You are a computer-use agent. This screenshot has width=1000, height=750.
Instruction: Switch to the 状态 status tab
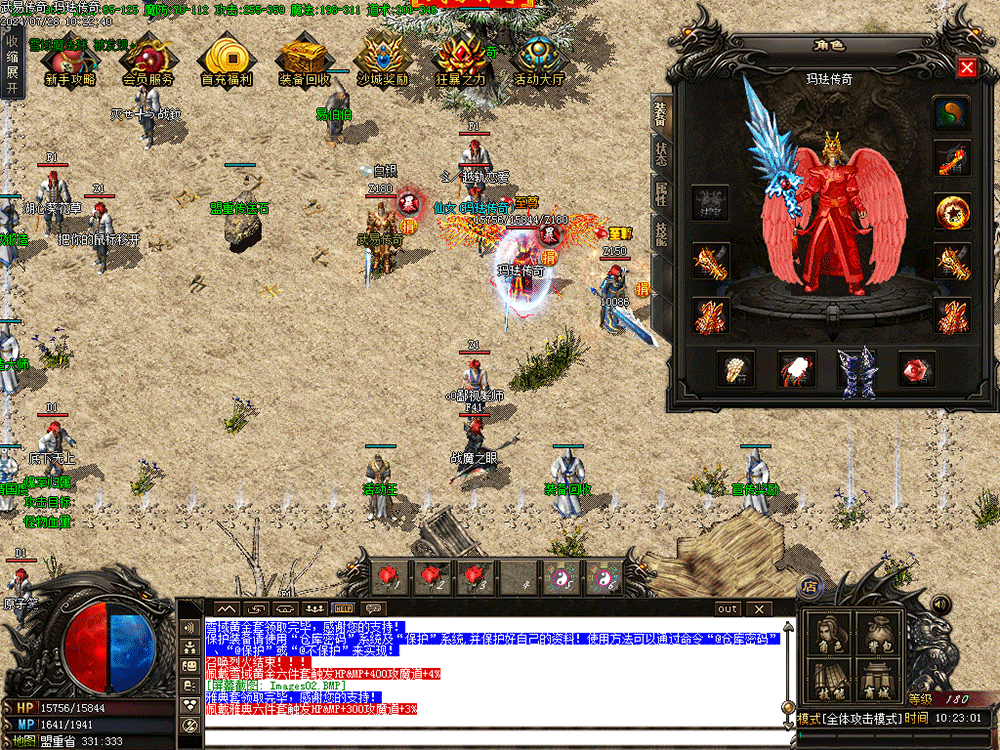coord(661,154)
